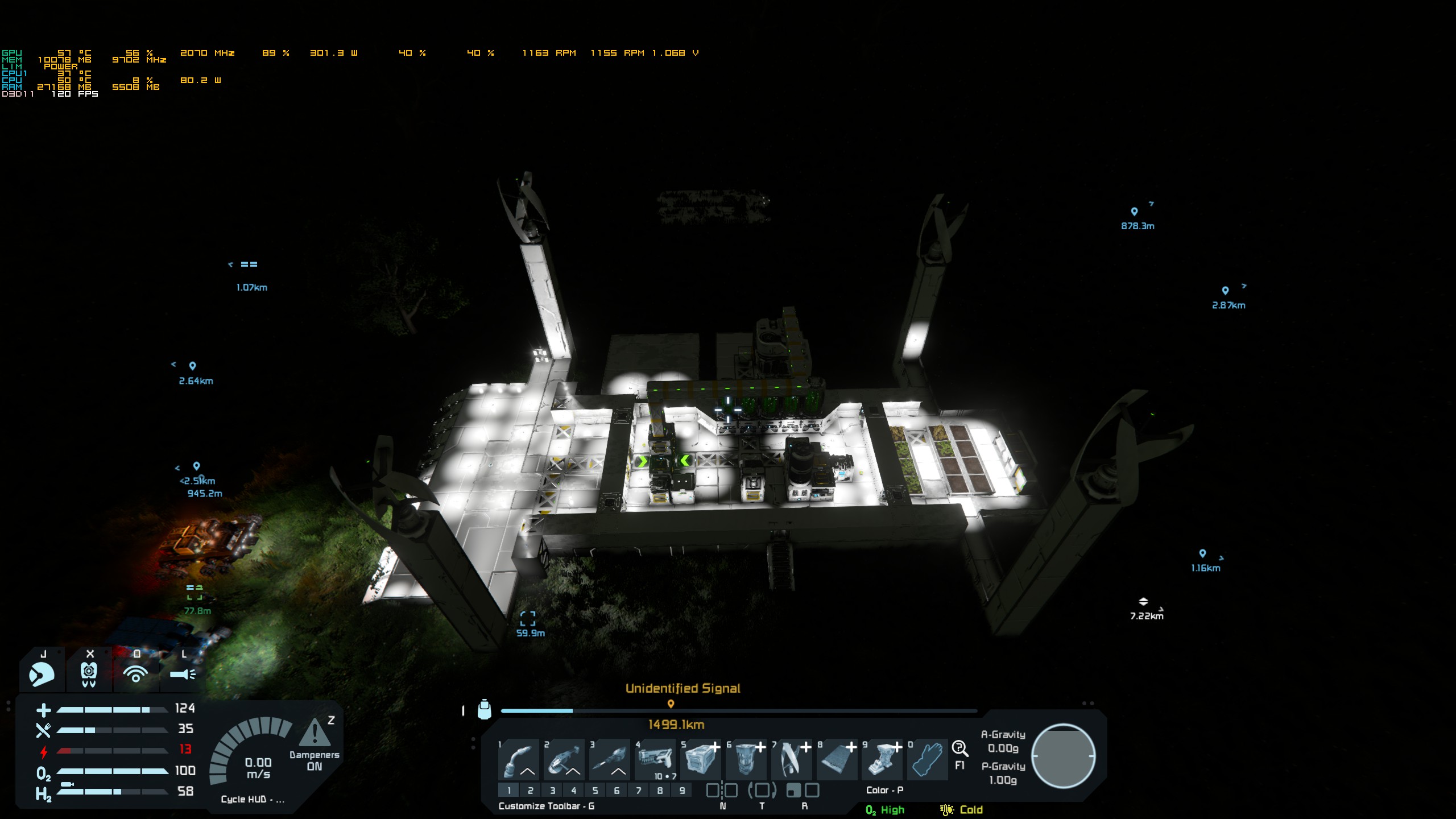Choose the flat grated panel block in slot 8
This screenshot has height=819, width=1456.
pyautogui.click(x=837, y=760)
